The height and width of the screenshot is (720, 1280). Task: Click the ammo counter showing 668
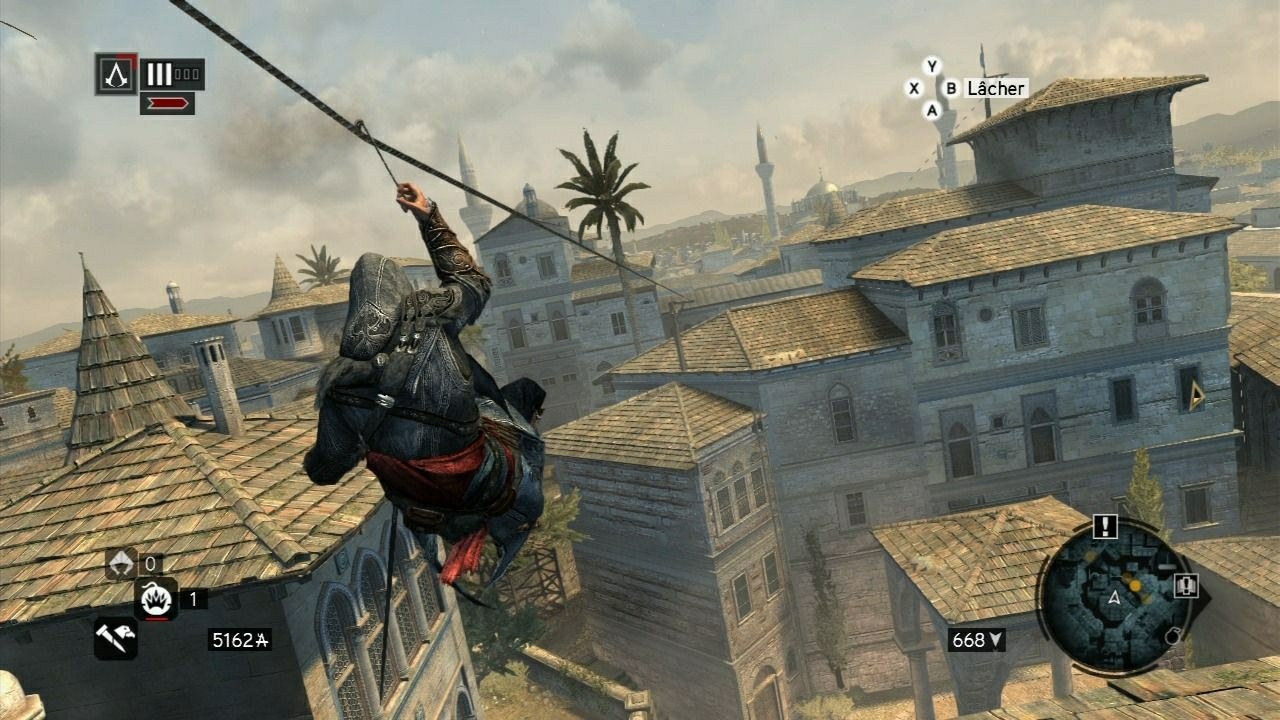click(x=969, y=638)
